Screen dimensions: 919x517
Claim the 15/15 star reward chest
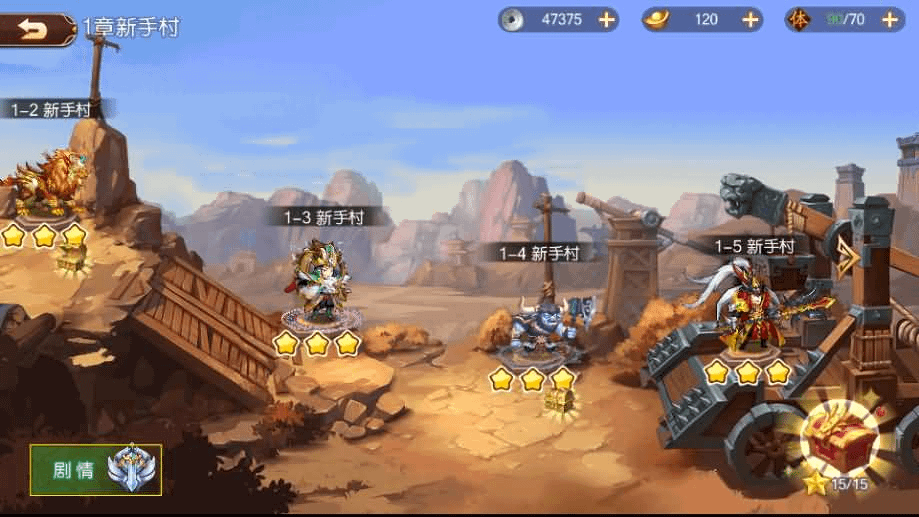point(839,440)
